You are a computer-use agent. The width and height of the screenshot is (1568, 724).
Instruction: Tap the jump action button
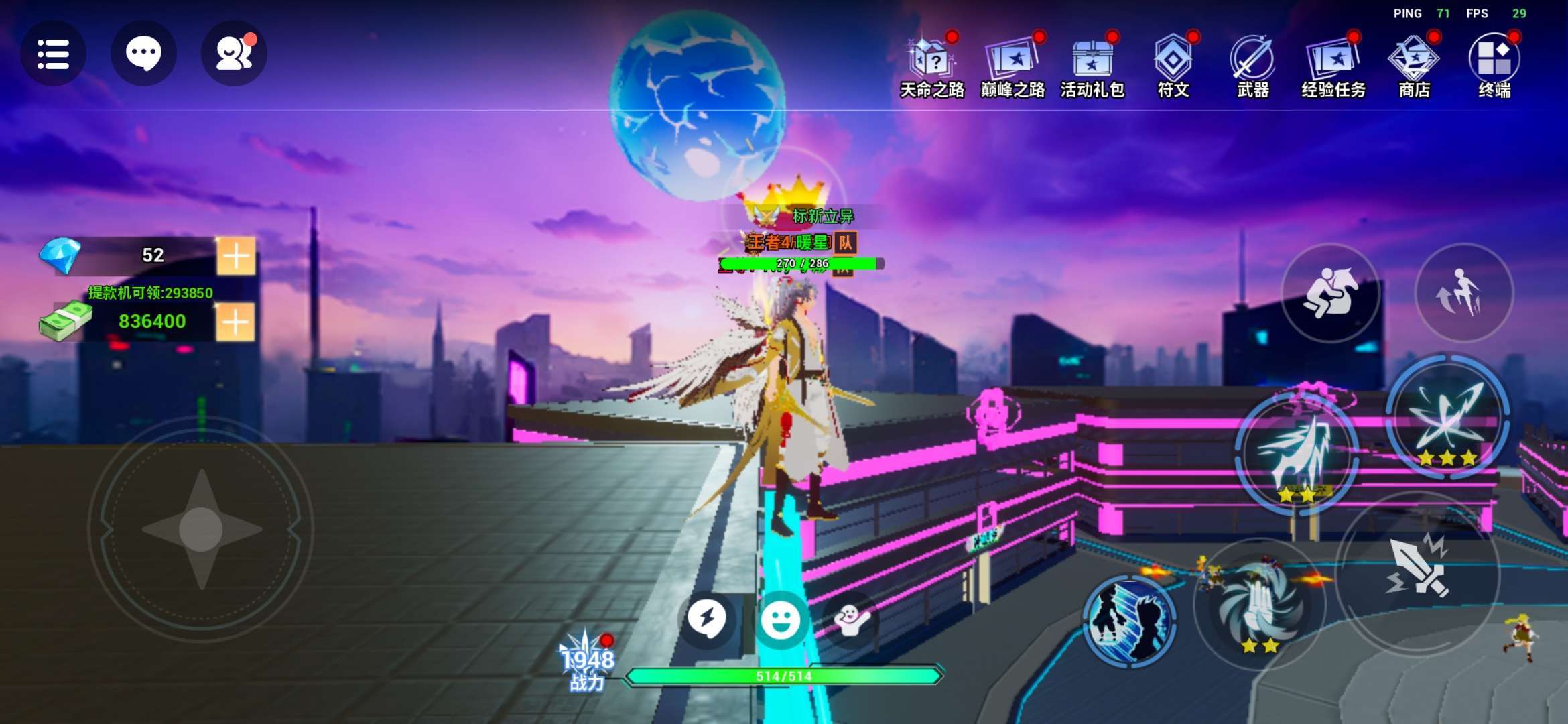pos(1463,293)
